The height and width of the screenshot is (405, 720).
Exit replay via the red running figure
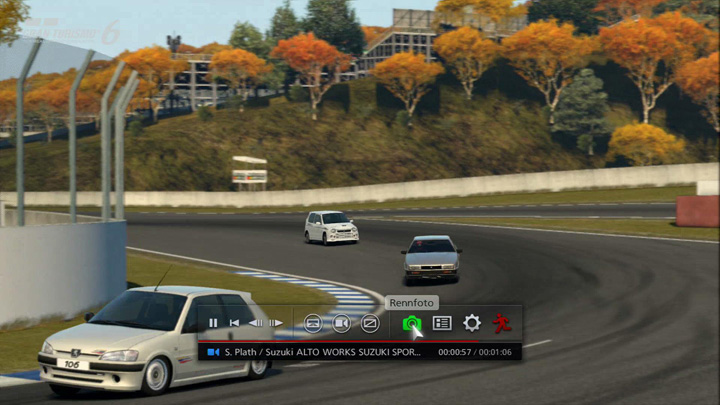pos(501,323)
